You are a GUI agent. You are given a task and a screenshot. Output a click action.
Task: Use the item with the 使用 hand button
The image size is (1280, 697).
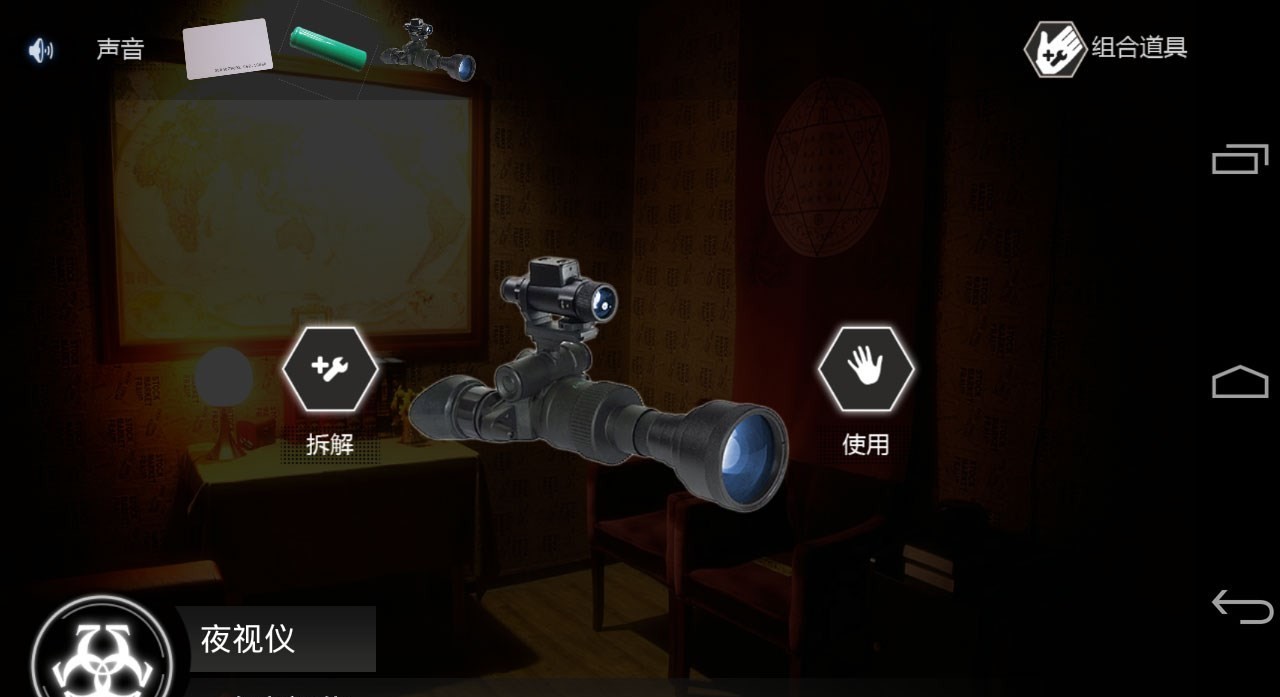pyautogui.click(x=866, y=369)
